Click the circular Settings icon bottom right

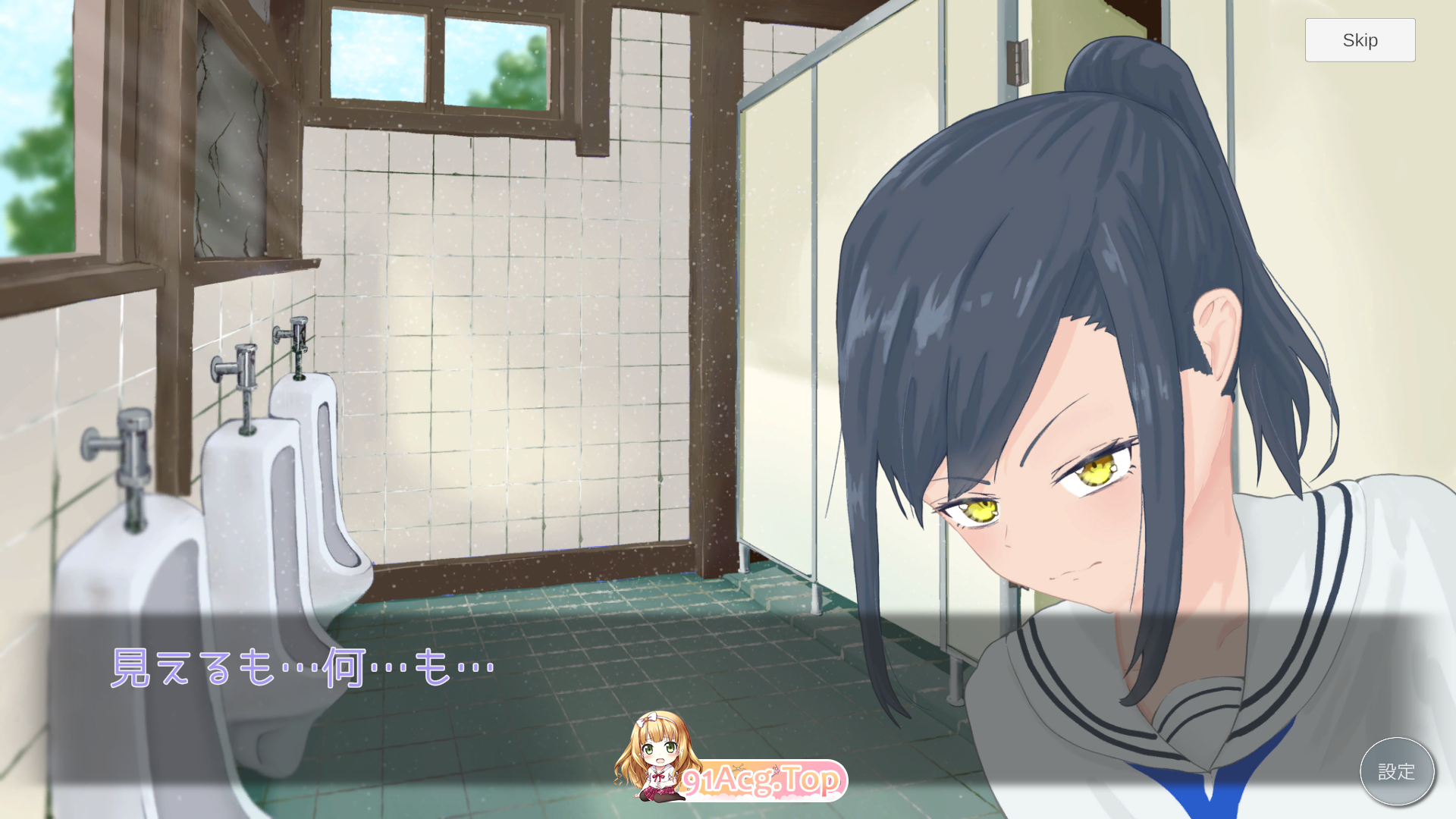pos(1398,771)
